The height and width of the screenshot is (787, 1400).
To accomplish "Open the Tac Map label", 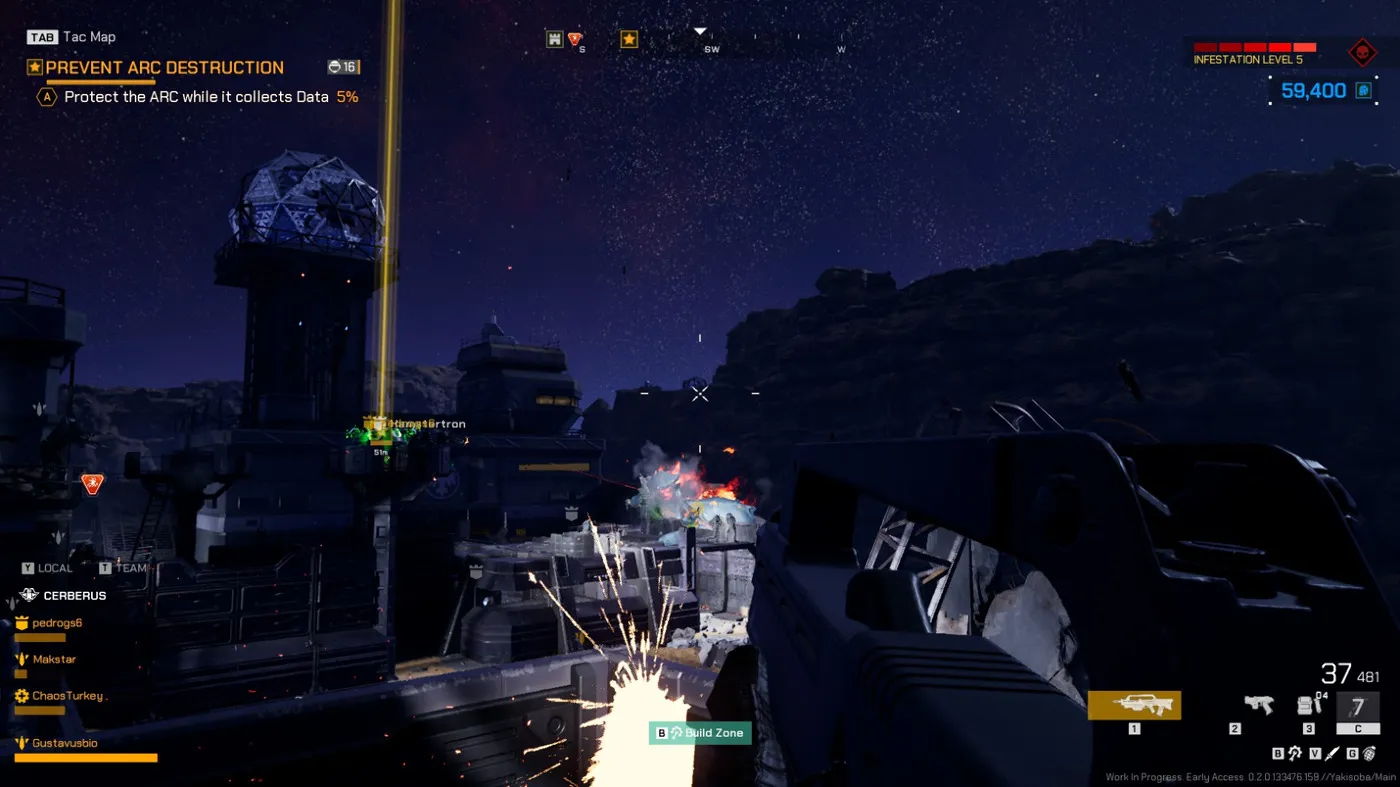I will pos(89,37).
